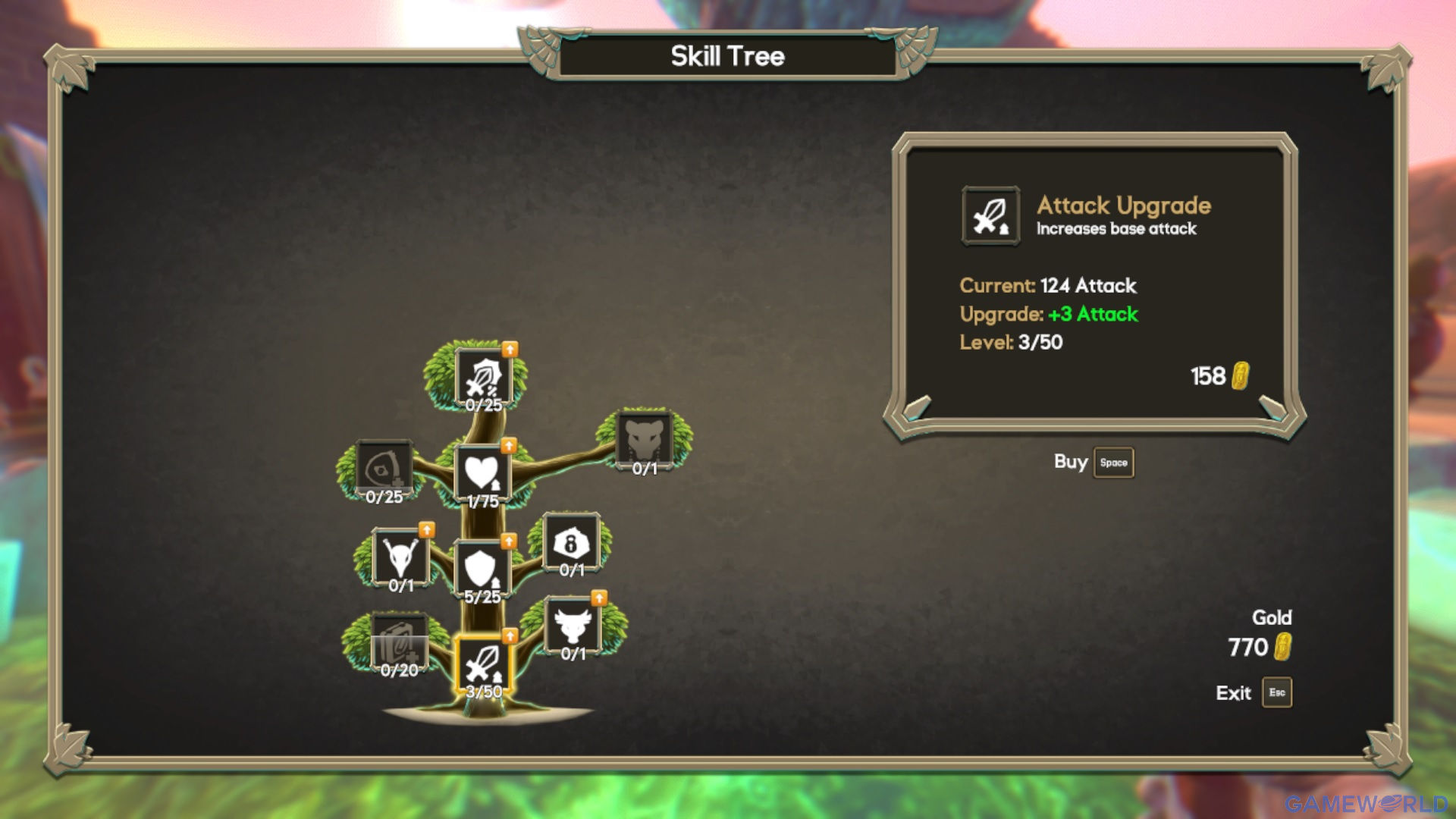This screenshot has height=819, width=1456.
Task: Buy the selected Attack Upgrade
Action: [x=1112, y=463]
